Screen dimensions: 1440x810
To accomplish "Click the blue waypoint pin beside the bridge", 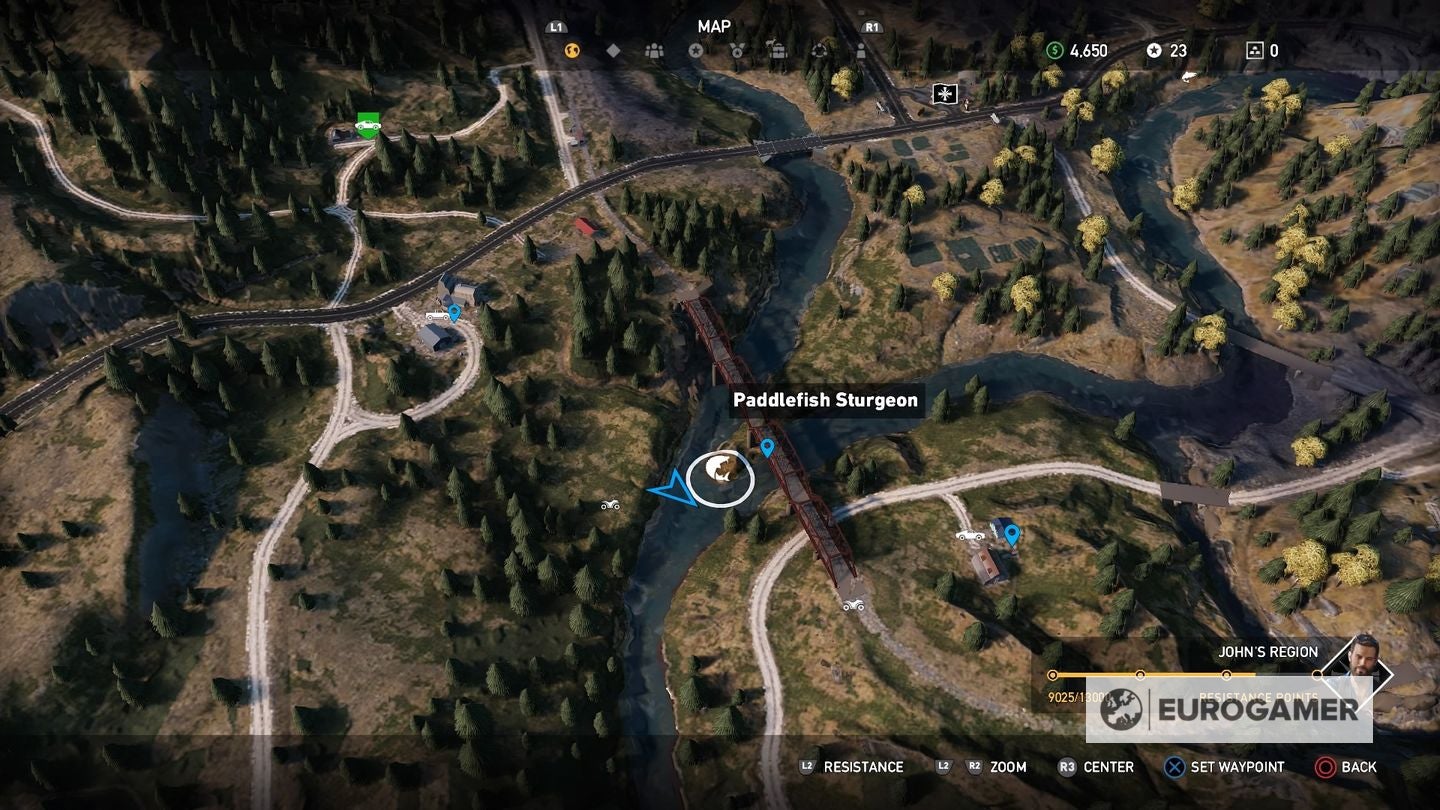I will [x=766, y=446].
